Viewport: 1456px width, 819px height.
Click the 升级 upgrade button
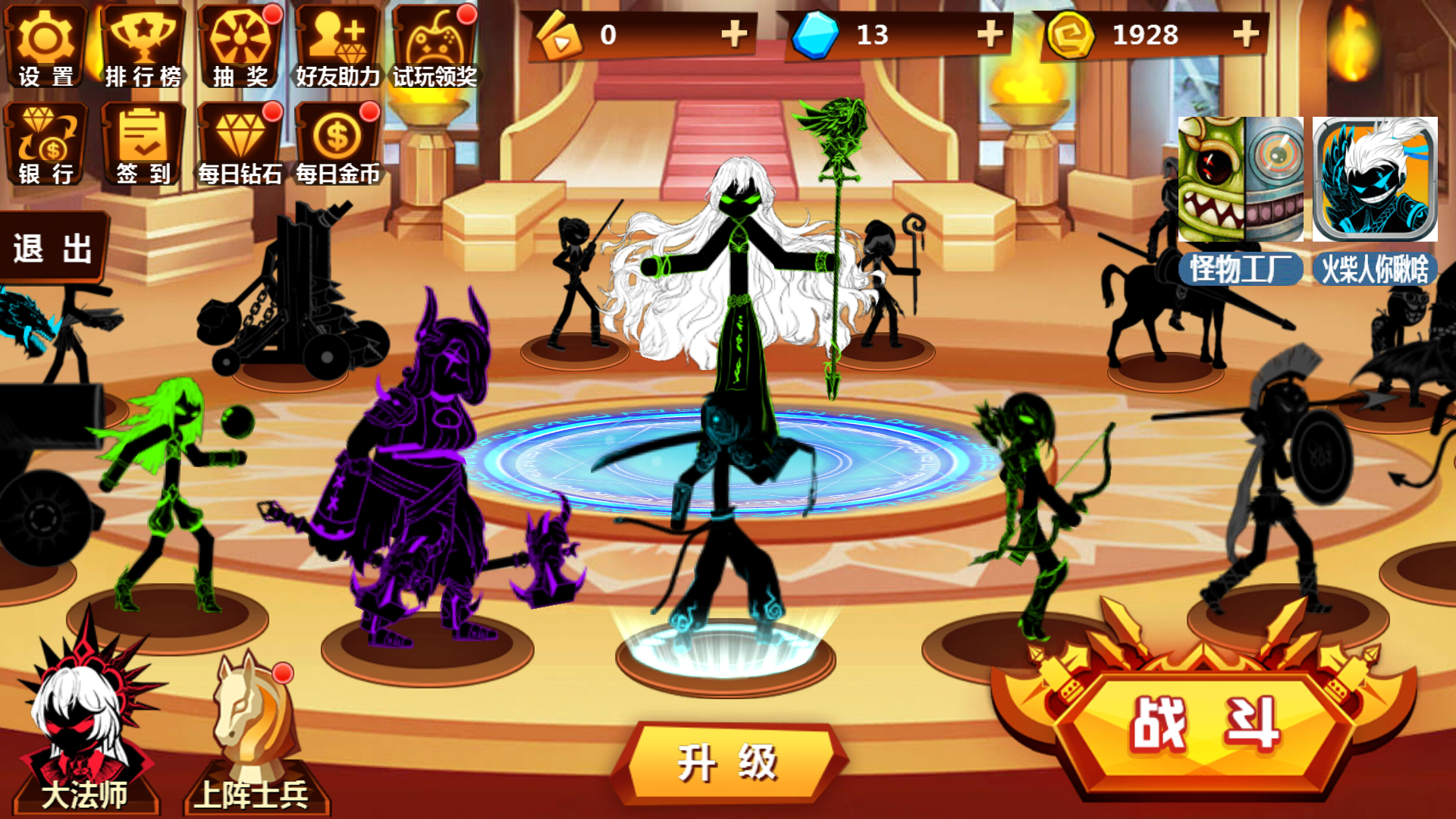click(x=728, y=762)
